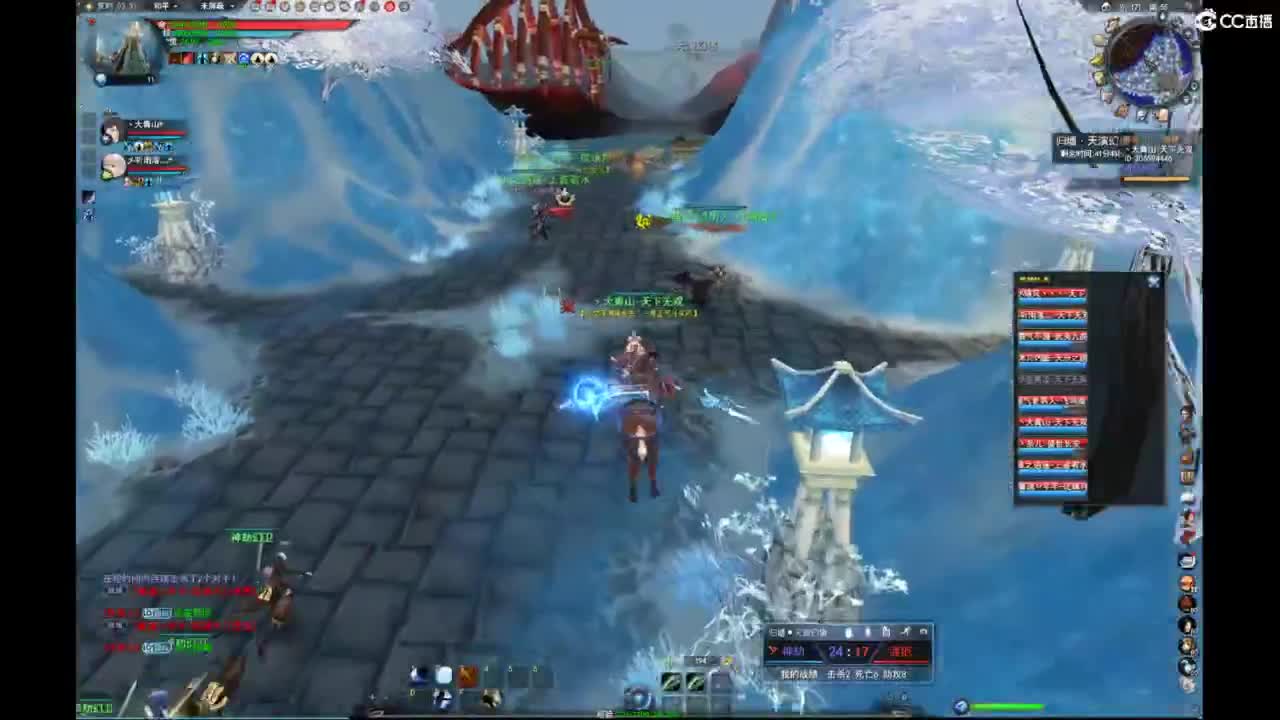Click the crossed-weapons icon beside the 24:17 timer
This screenshot has width=1280, height=720.
point(772,650)
